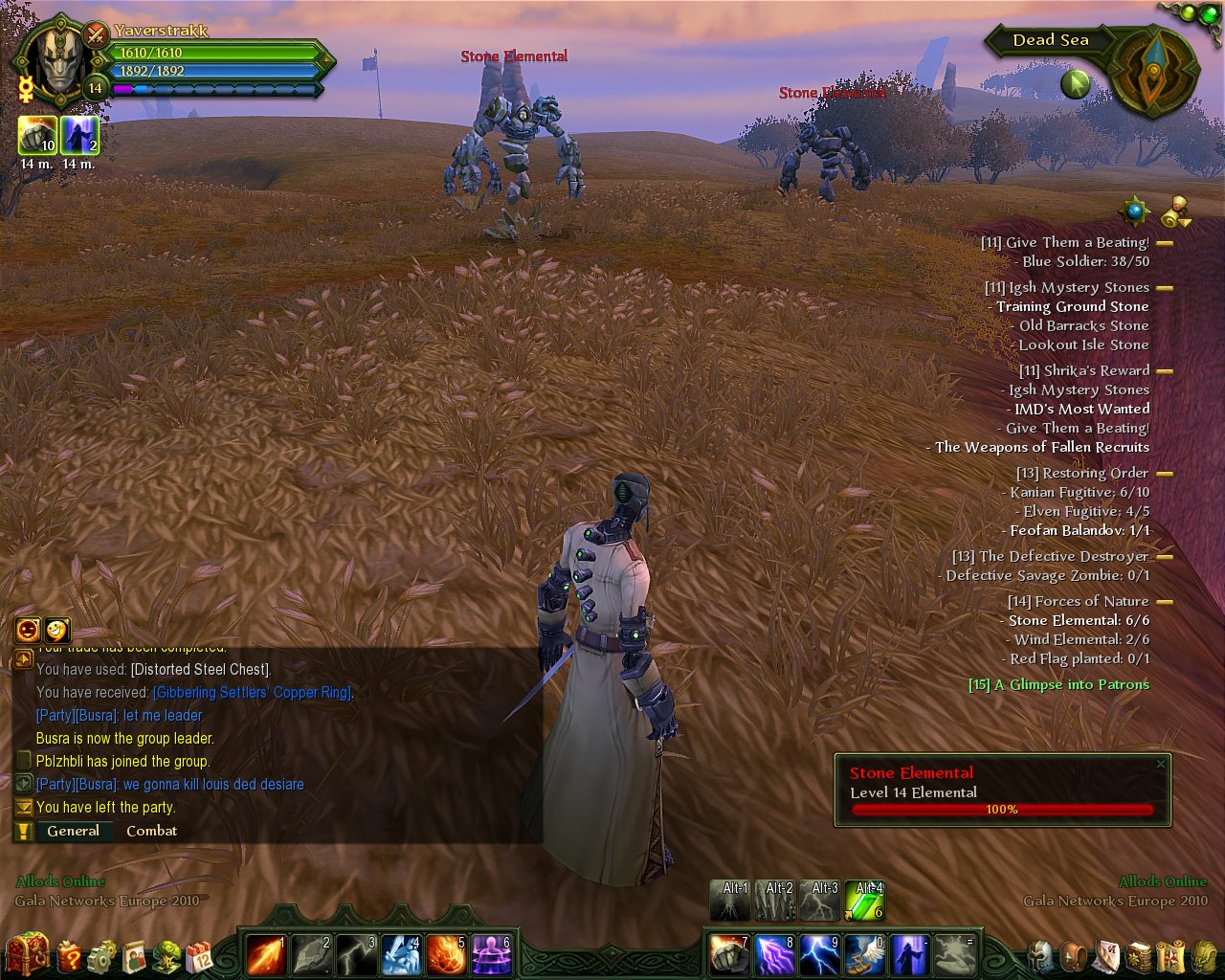1225x980 pixels.
Task: Open the gears settings menu
Action: [101, 955]
